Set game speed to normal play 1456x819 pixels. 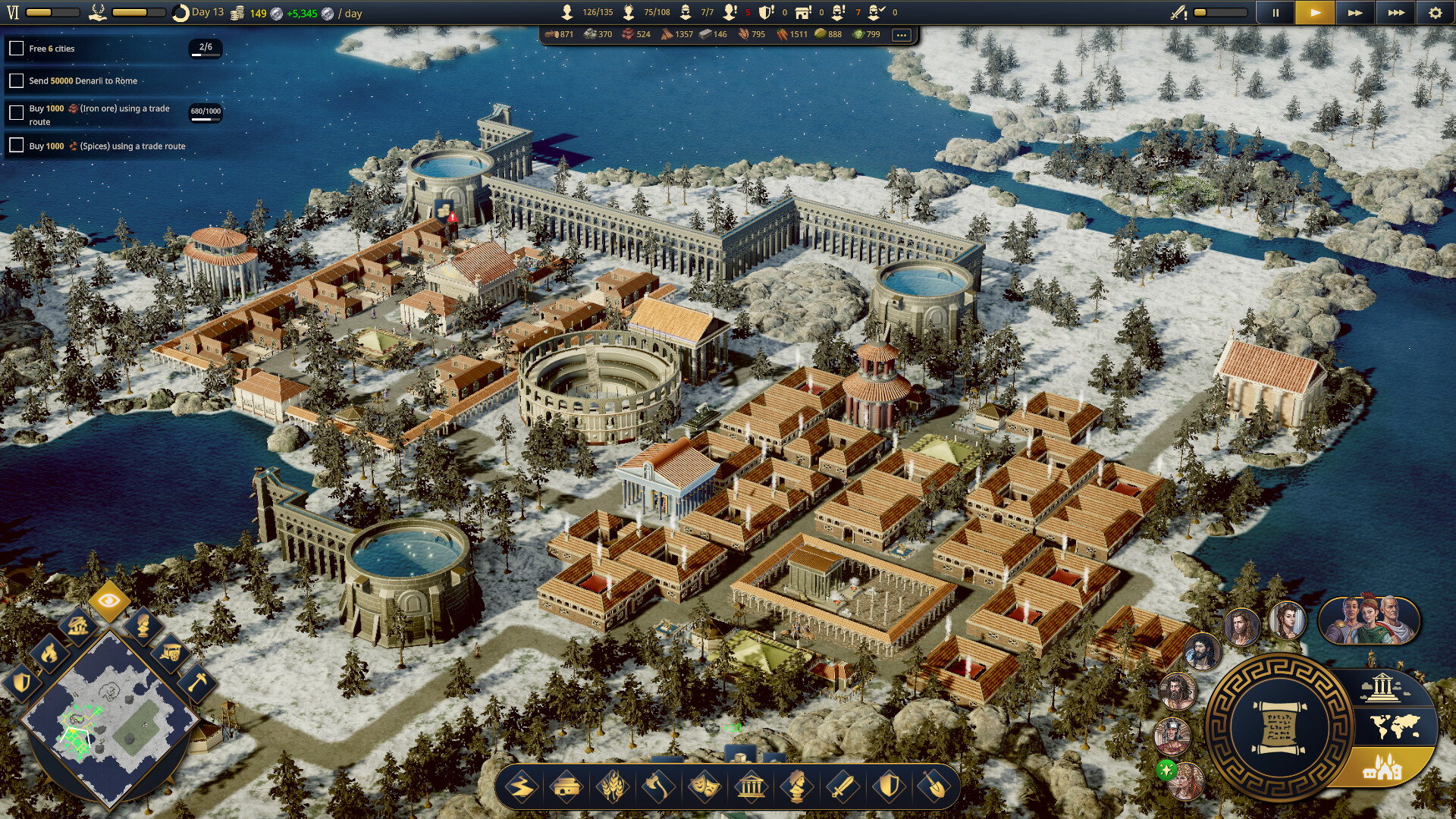1315,13
